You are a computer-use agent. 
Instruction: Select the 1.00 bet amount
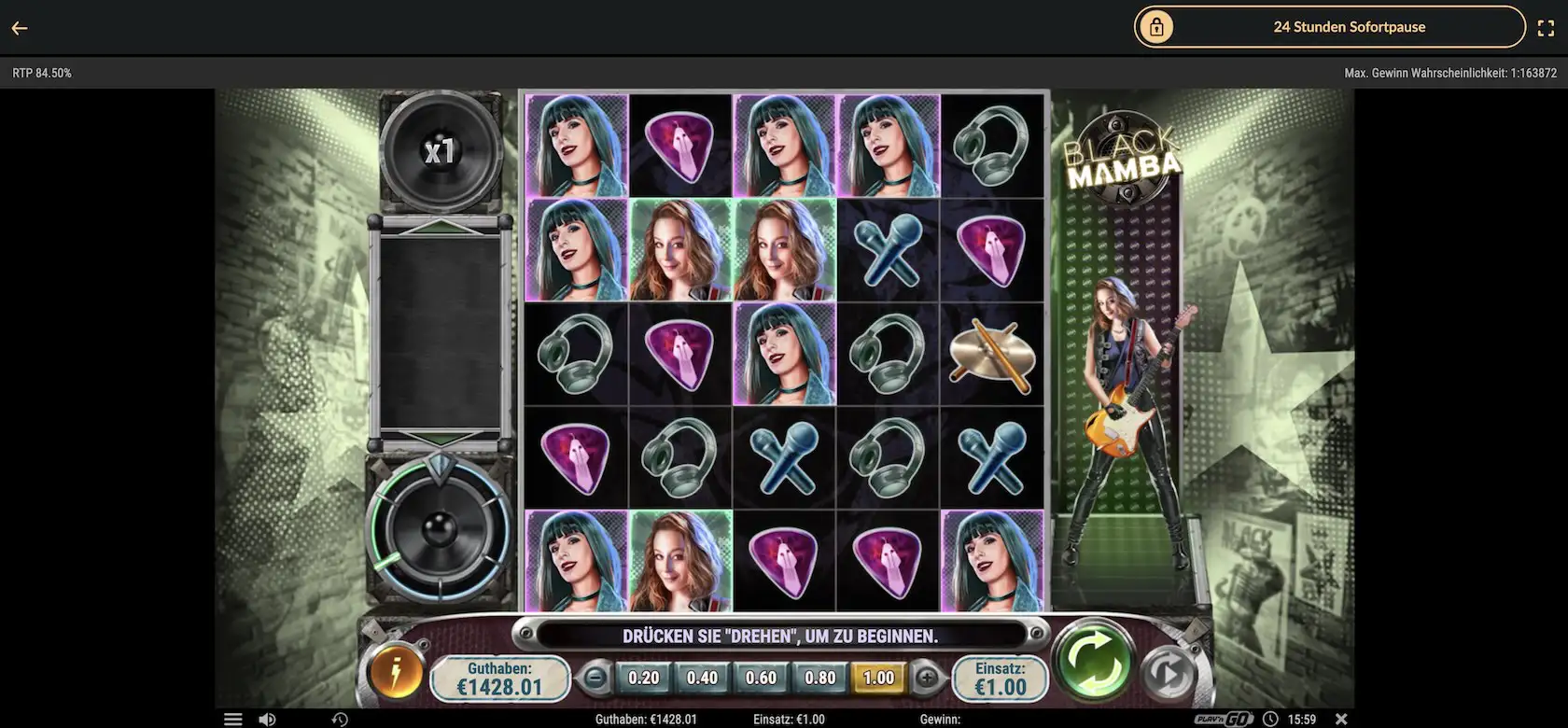coord(878,679)
